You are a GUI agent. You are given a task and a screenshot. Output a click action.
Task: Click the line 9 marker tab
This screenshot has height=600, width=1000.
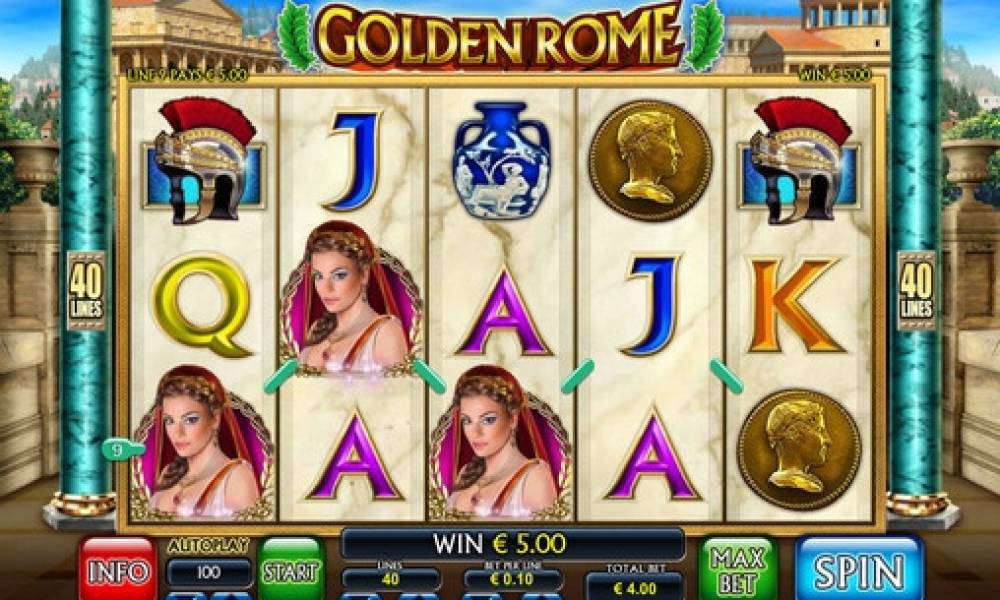click(118, 450)
